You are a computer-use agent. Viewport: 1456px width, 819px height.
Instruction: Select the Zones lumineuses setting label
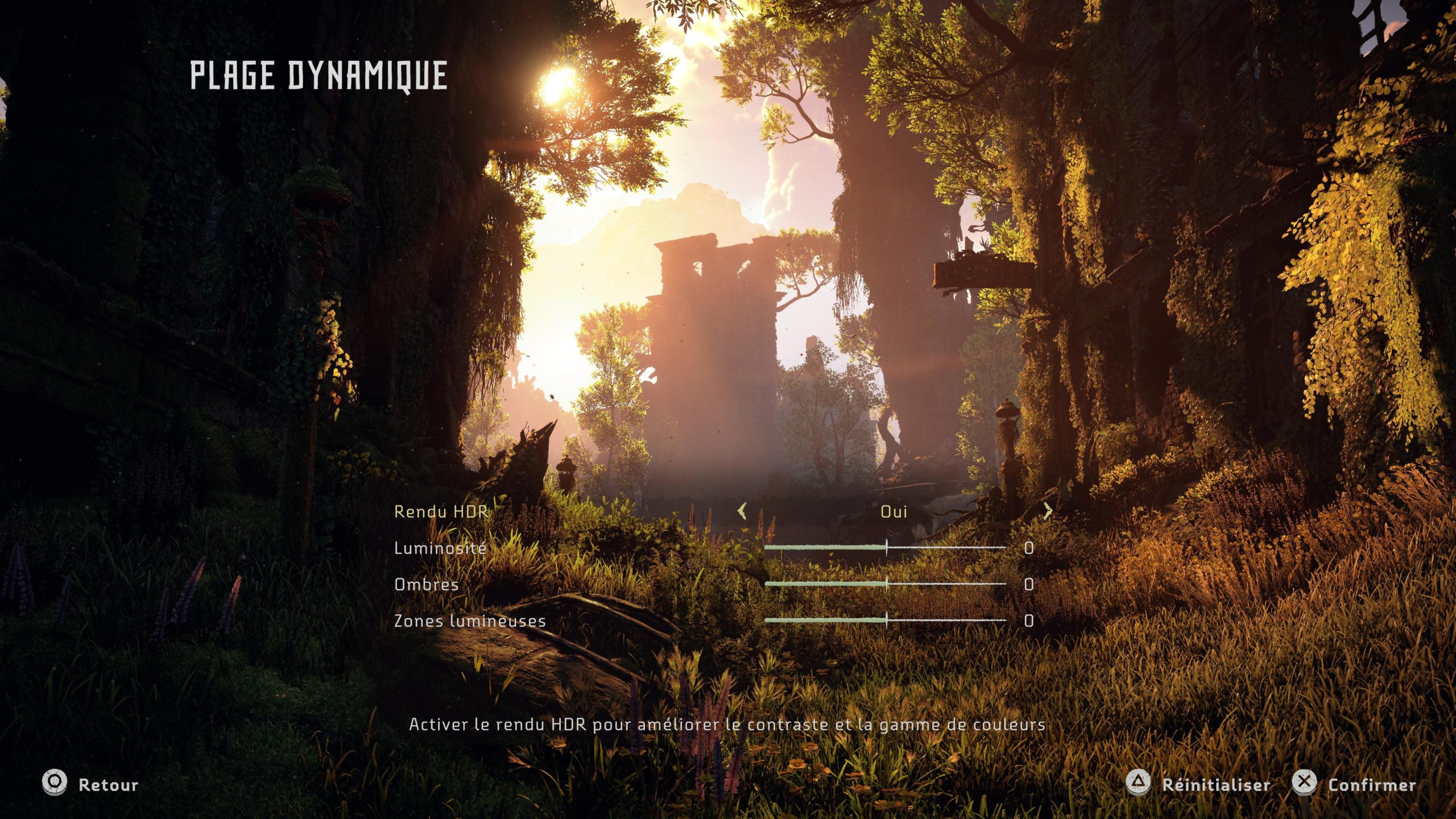(x=470, y=621)
